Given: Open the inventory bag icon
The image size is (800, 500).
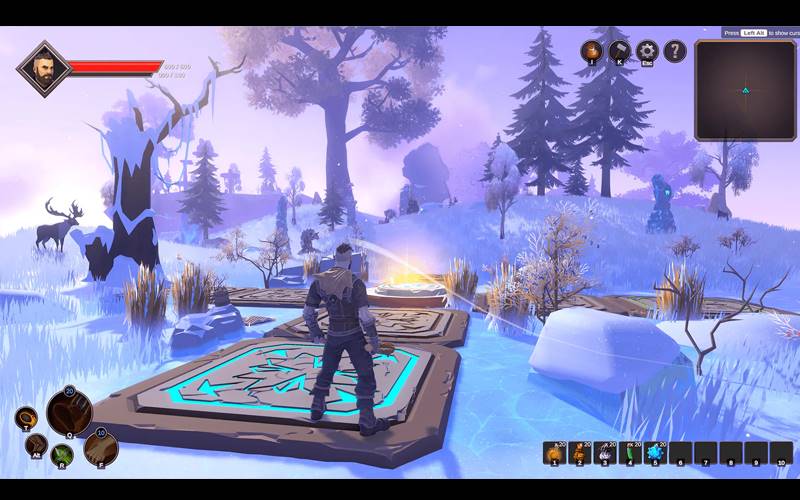Looking at the screenshot, I should [x=593, y=51].
